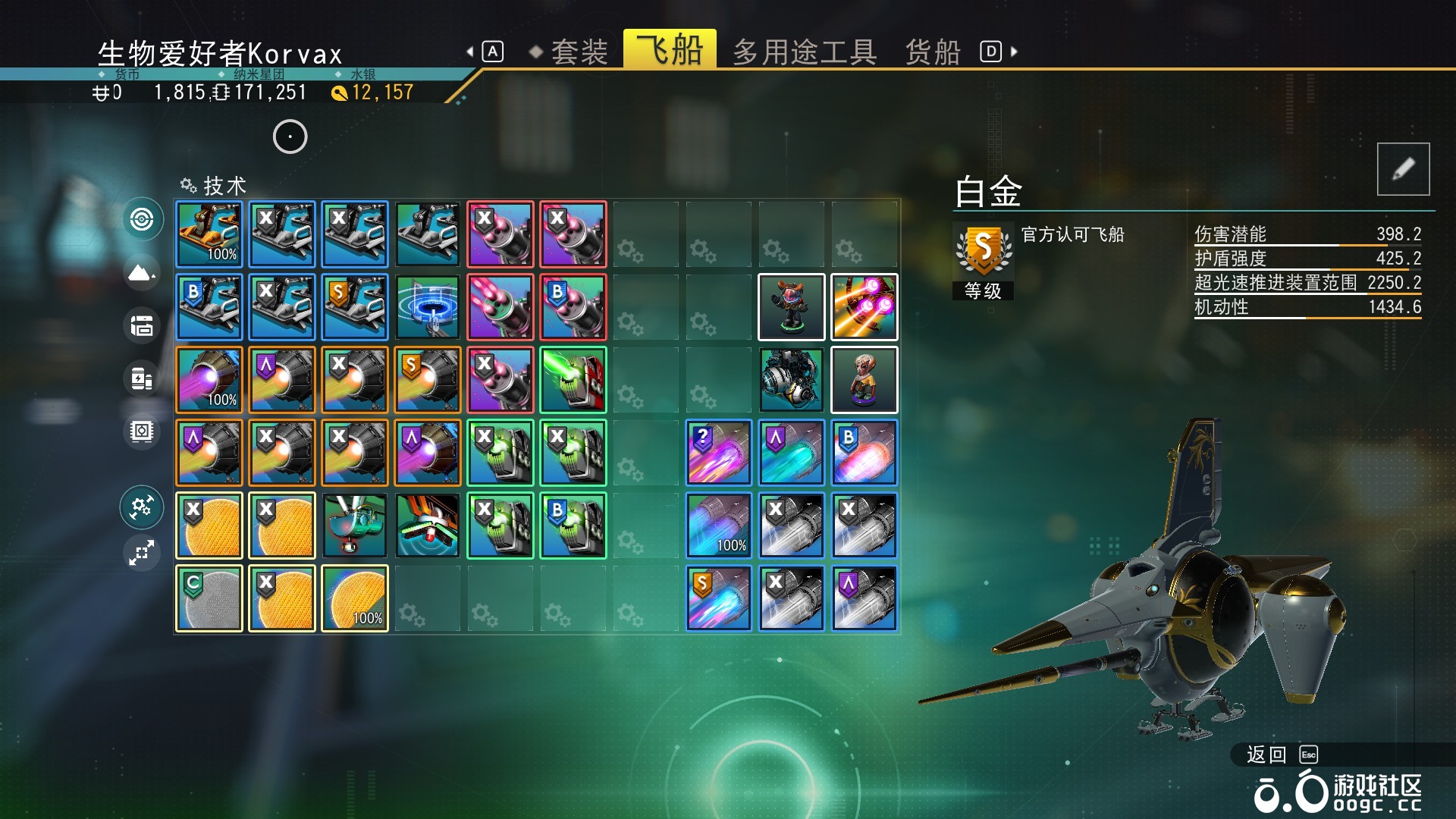Select the 飞船 tab
This screenshot has height=819, width=1456.
tap(670, 50)
